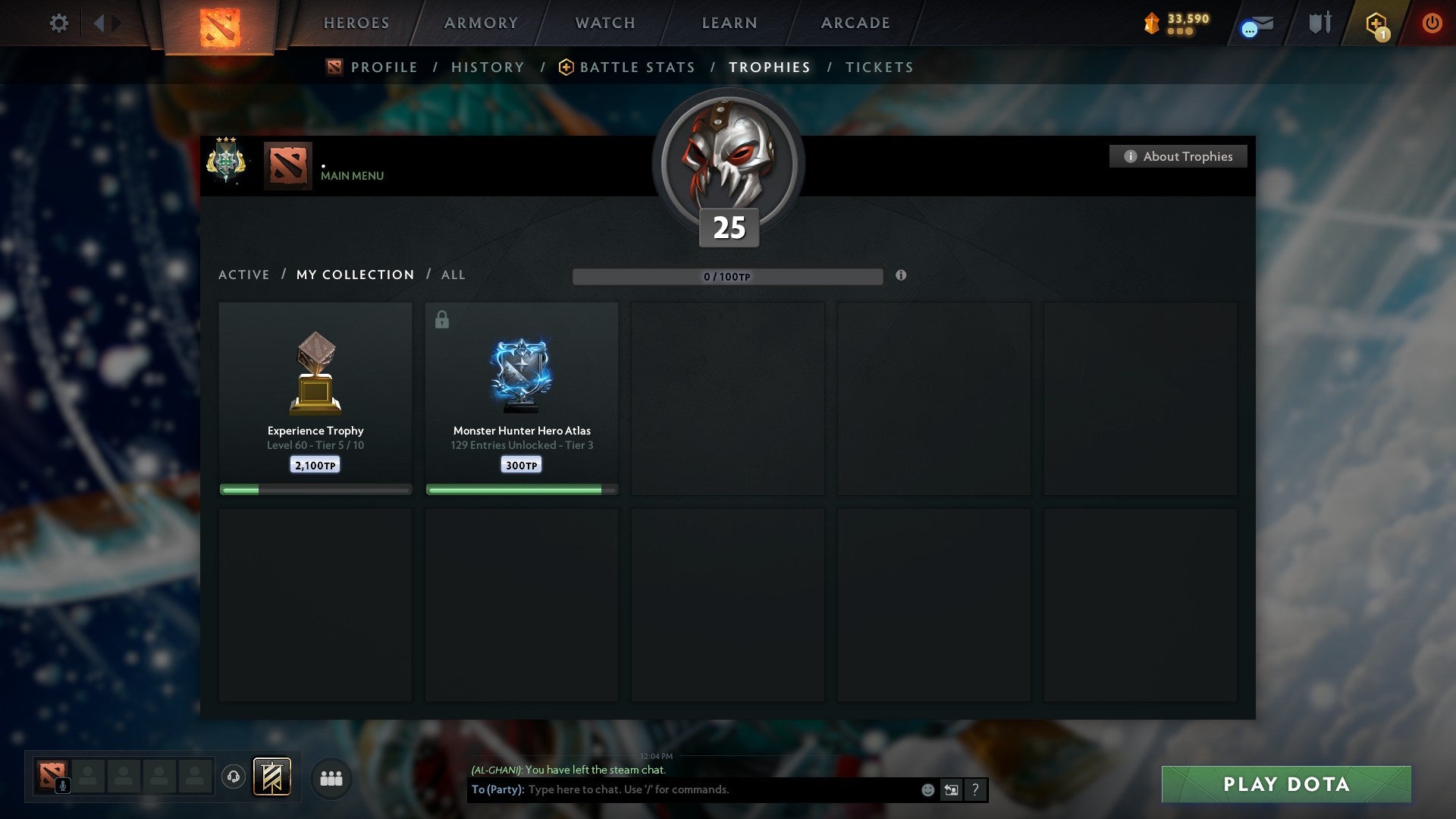Toggle the voice chat headphones icon
Screen dimensions: 1456x819
pos(234,777)
